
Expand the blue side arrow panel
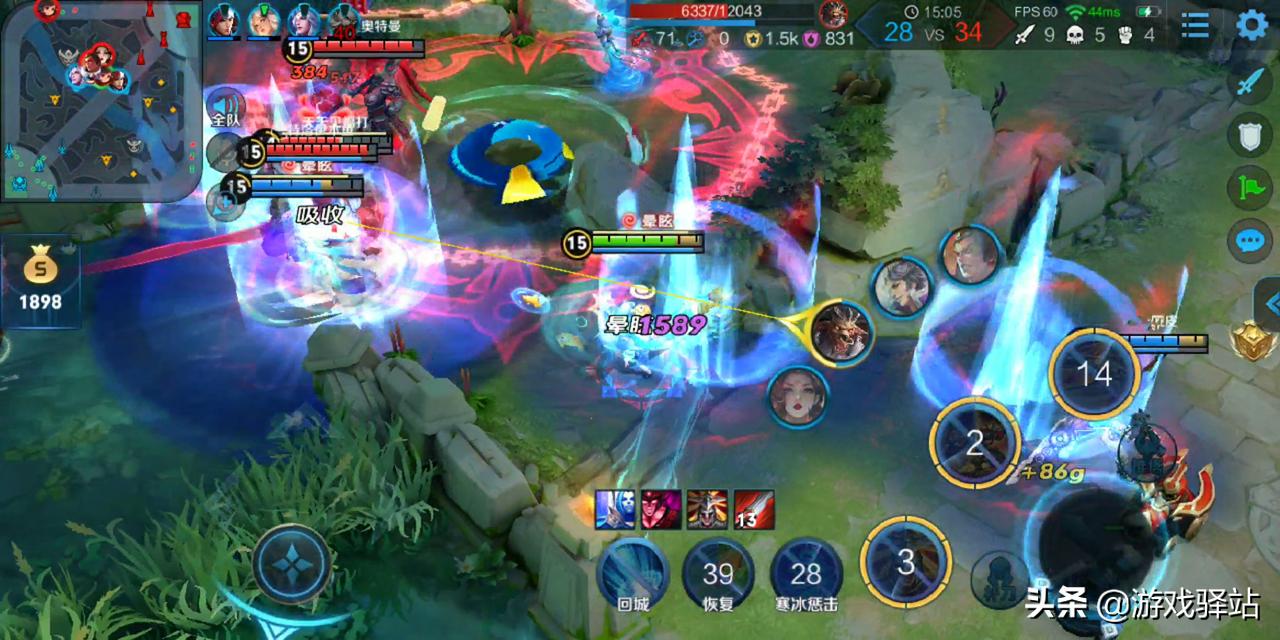(1270, 302)
